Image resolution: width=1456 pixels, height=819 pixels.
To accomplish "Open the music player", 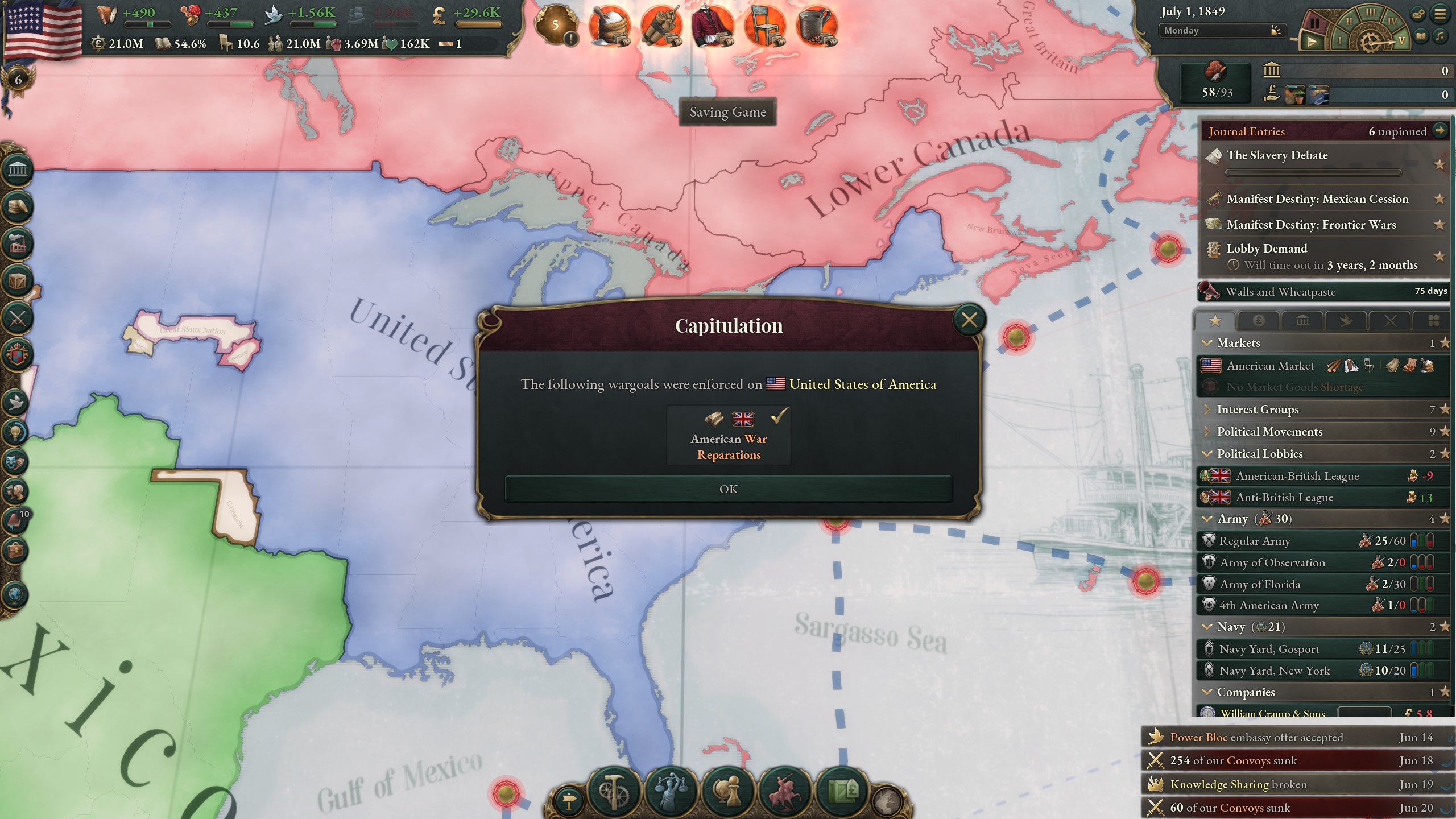I will (1440, 36).
